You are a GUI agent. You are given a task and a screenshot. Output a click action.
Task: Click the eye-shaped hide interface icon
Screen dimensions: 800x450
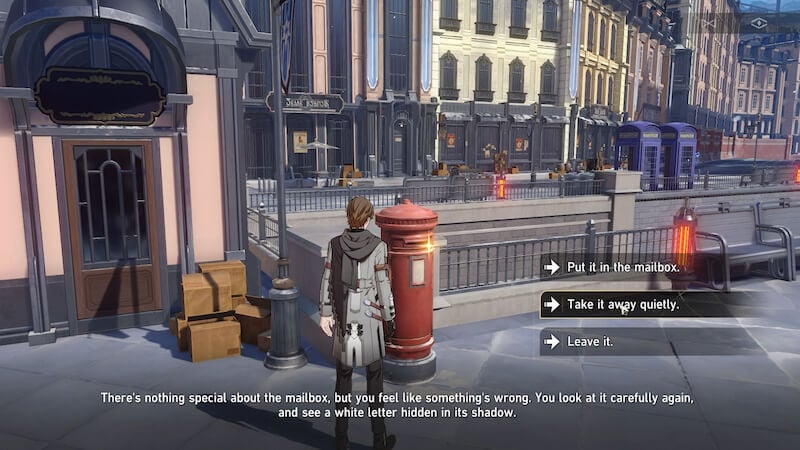758,22
